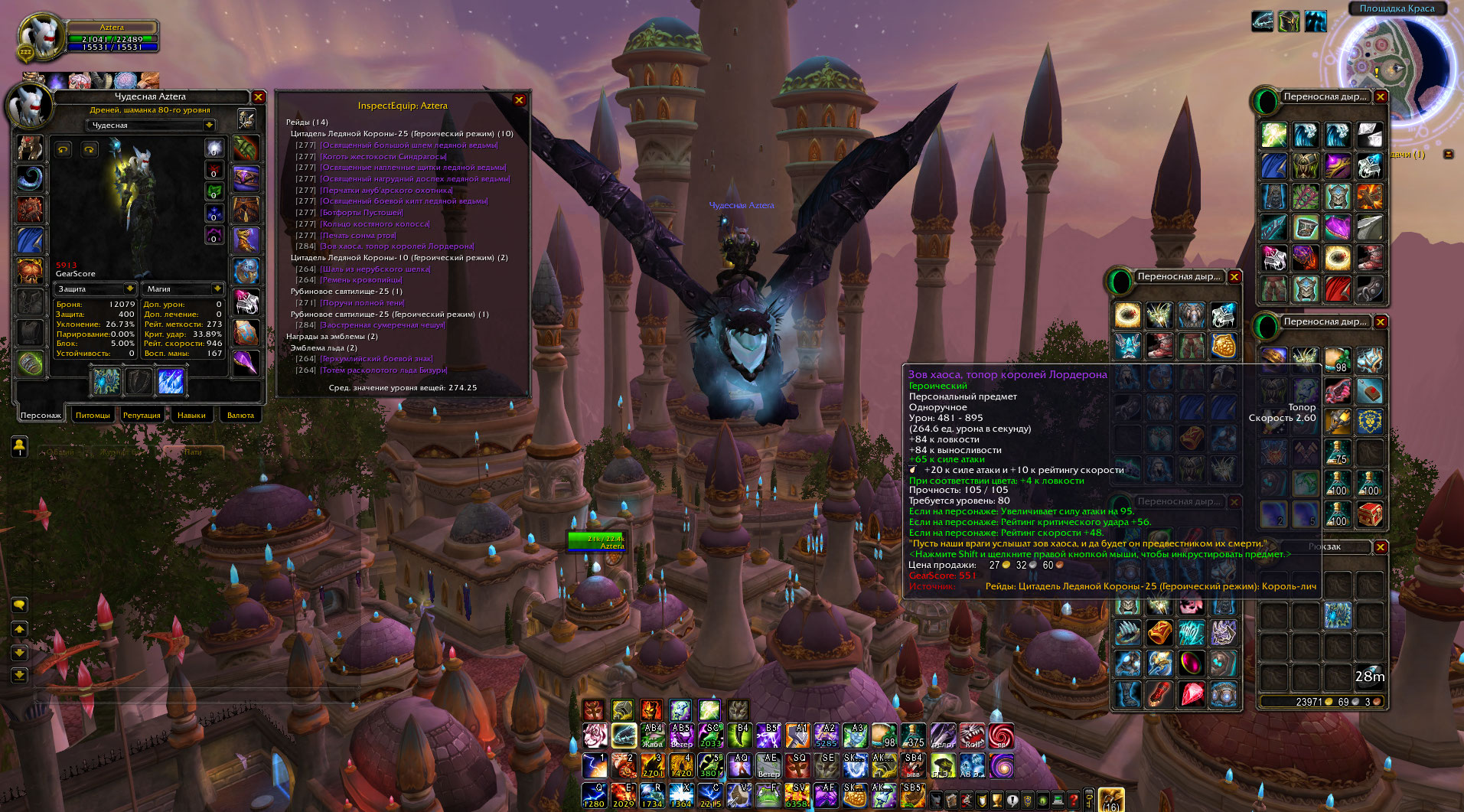Click the Кольцо костяного колосса link
The height and width of the screenshot is (812, 1464).
[375, 224]
